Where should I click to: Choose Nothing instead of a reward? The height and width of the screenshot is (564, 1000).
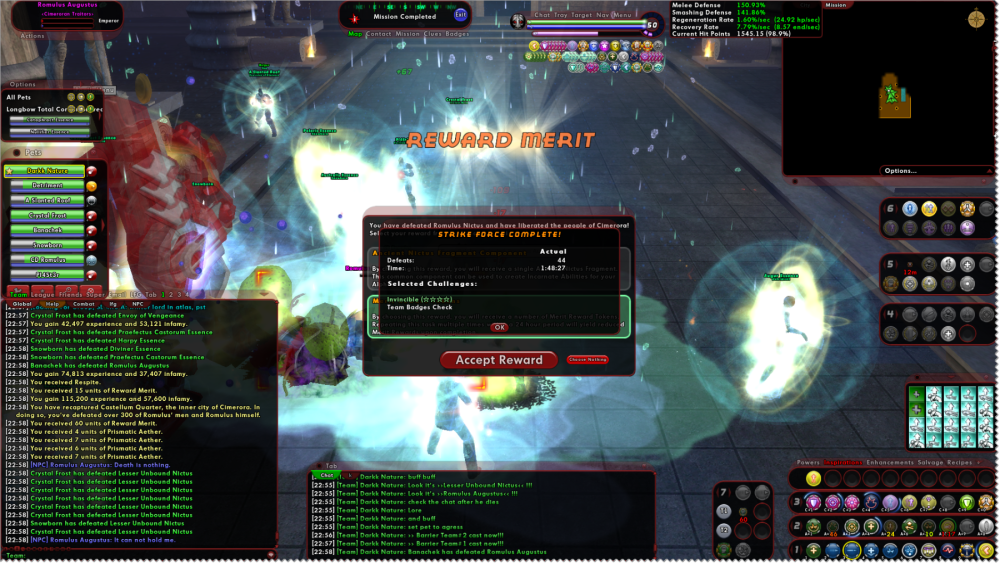click(x=588, y=359)
